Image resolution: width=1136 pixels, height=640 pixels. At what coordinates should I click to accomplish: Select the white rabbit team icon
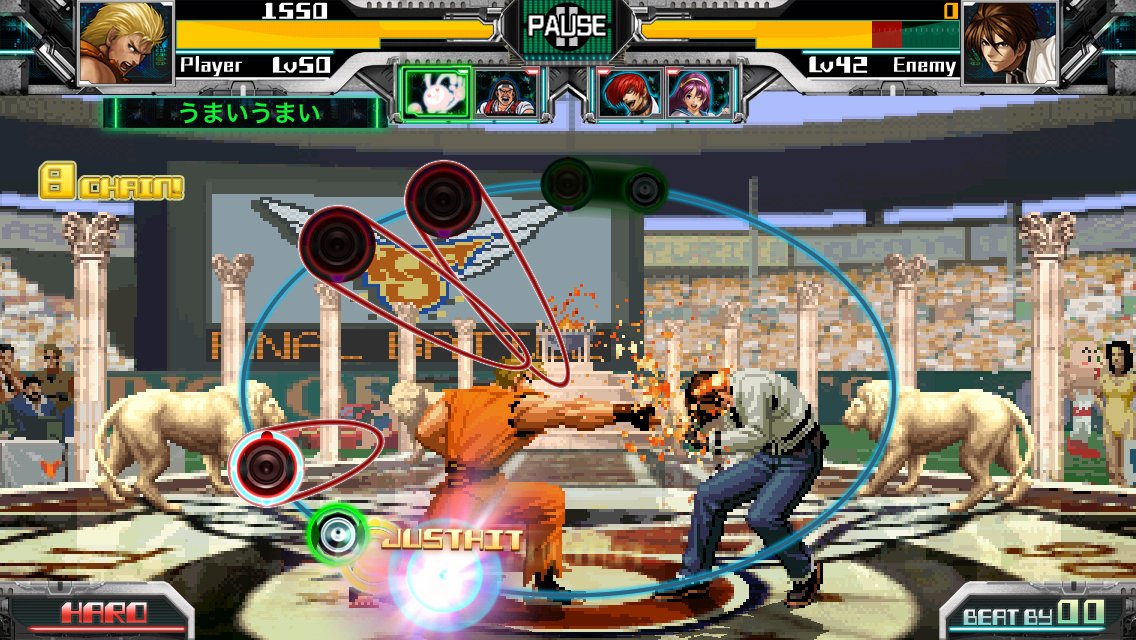click(435, 93)
